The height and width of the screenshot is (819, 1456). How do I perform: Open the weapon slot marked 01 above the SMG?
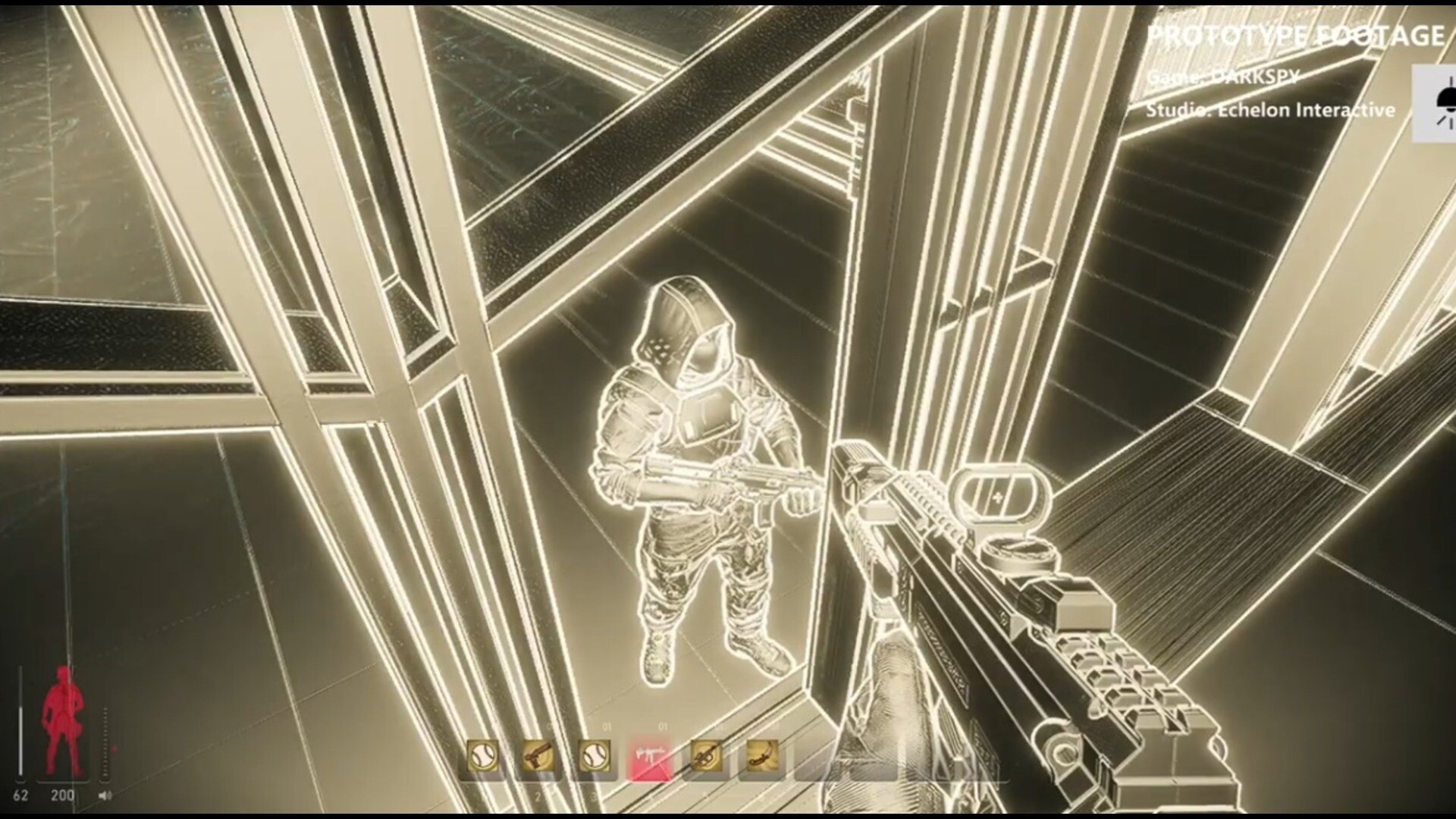tap(662, 726)
